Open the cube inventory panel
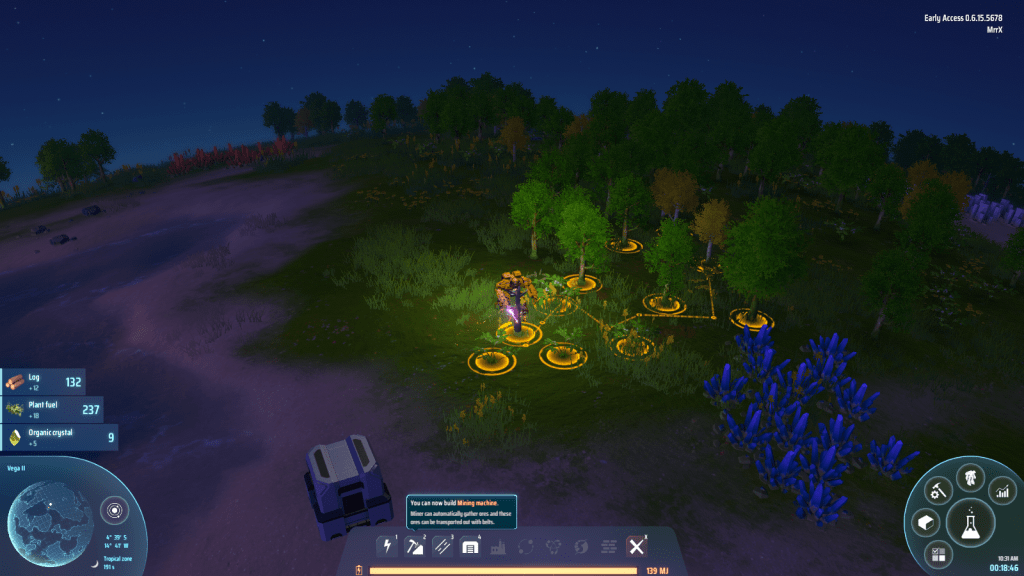The width and height of the screenshot is (1024, 576). pyautogui.click(x=925, y=522)
